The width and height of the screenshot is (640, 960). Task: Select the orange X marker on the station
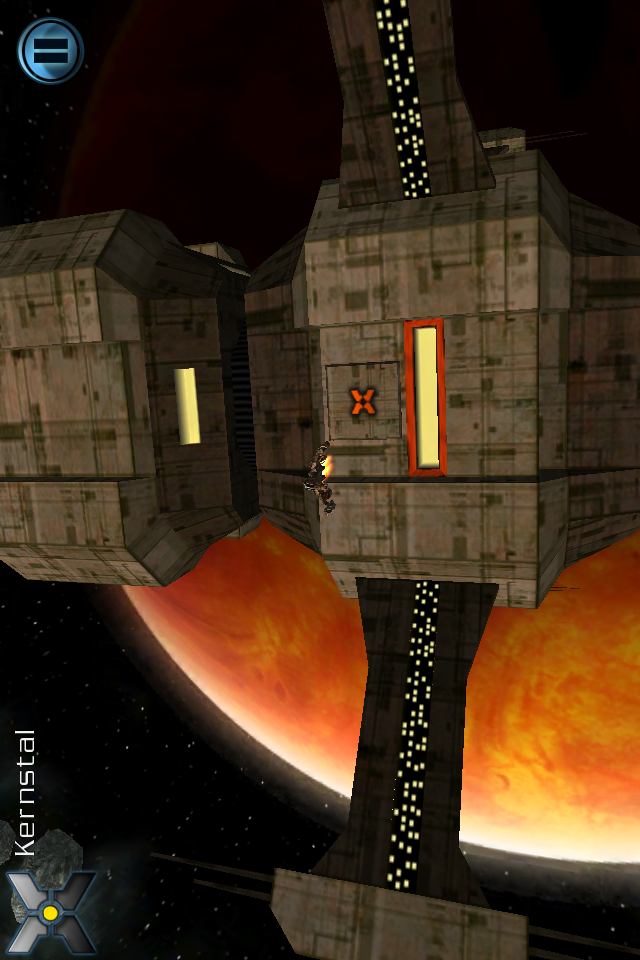[x=362, y=402]
